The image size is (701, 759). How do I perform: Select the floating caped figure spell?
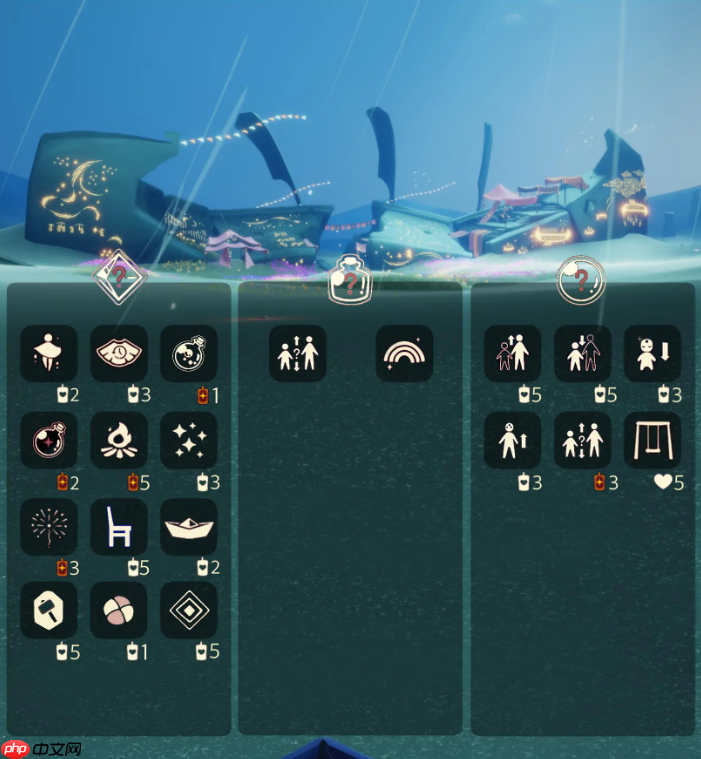(49, 353)
